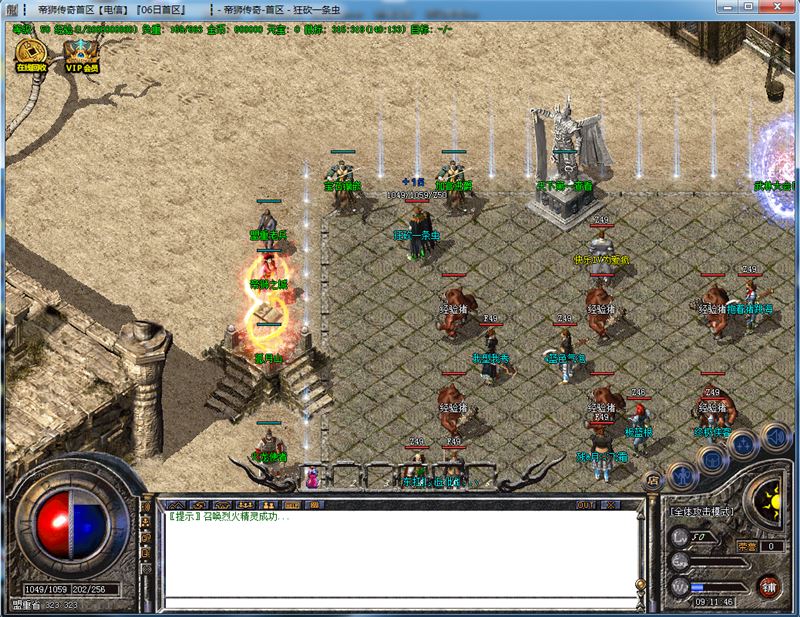Select the pink potion in the hotbar
This screenshot has height=617, width=800.
(313, 478)
